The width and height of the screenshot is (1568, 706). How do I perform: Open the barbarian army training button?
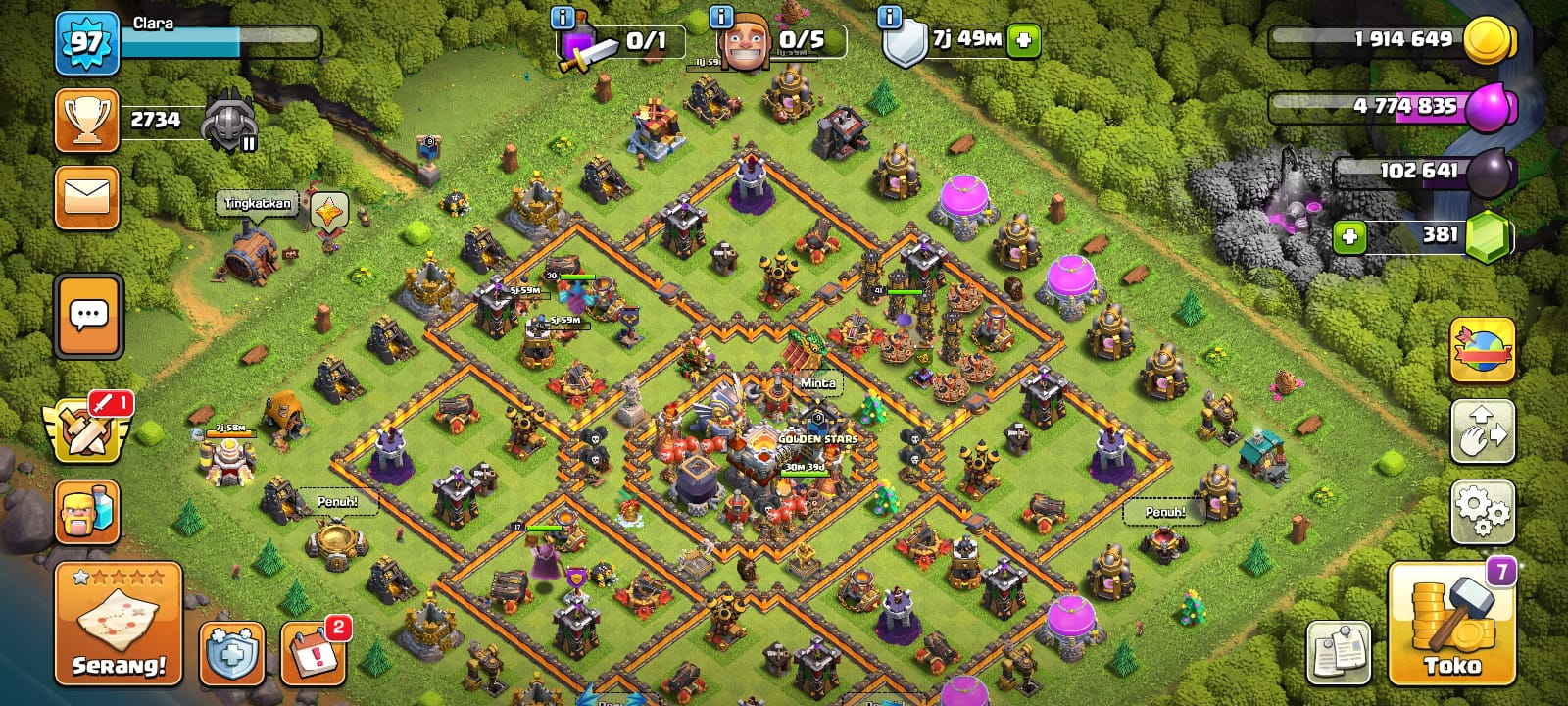[87, 511]
